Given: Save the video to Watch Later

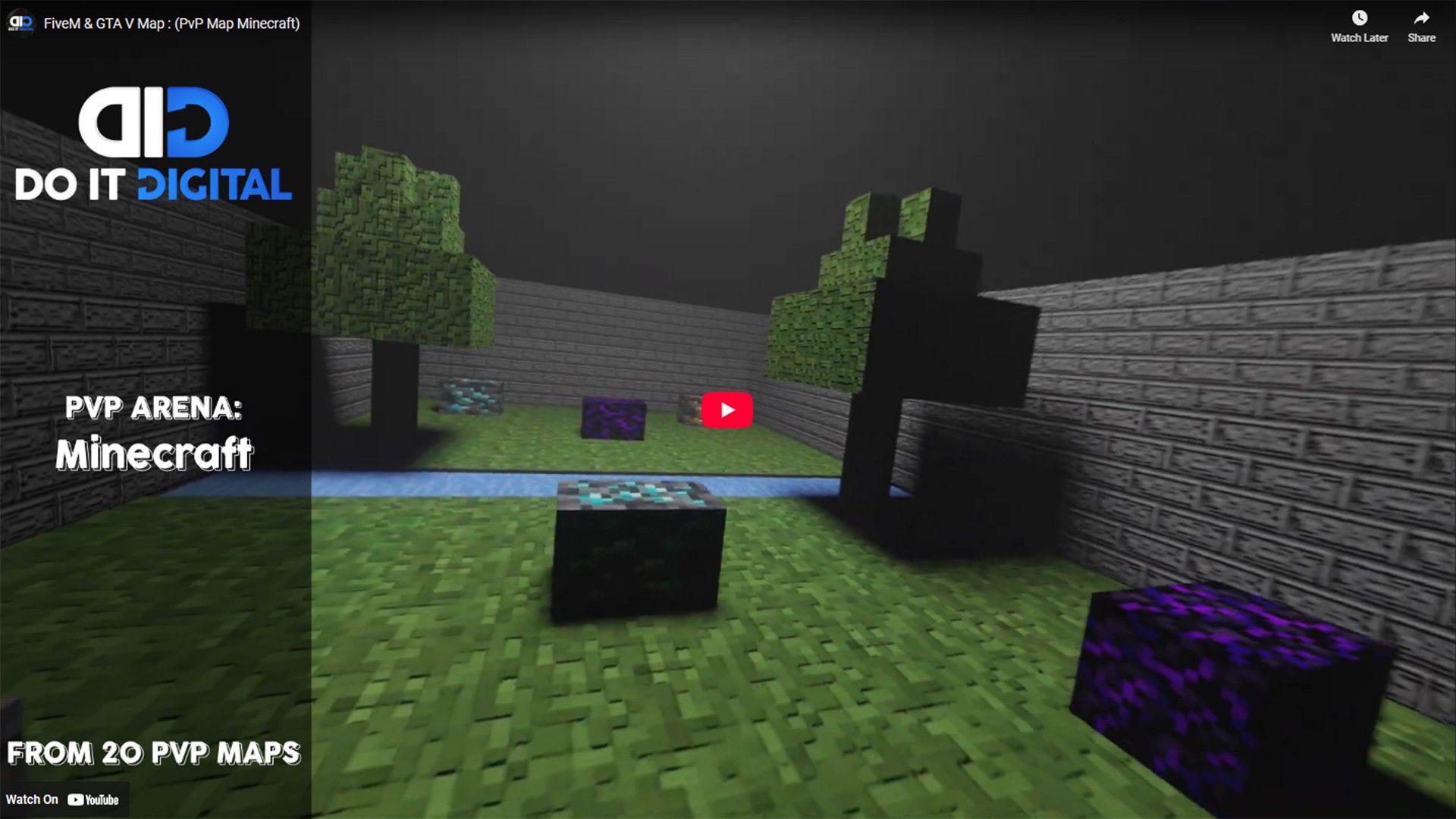Looking at the screenshot, I should [x=1359, y=27].
